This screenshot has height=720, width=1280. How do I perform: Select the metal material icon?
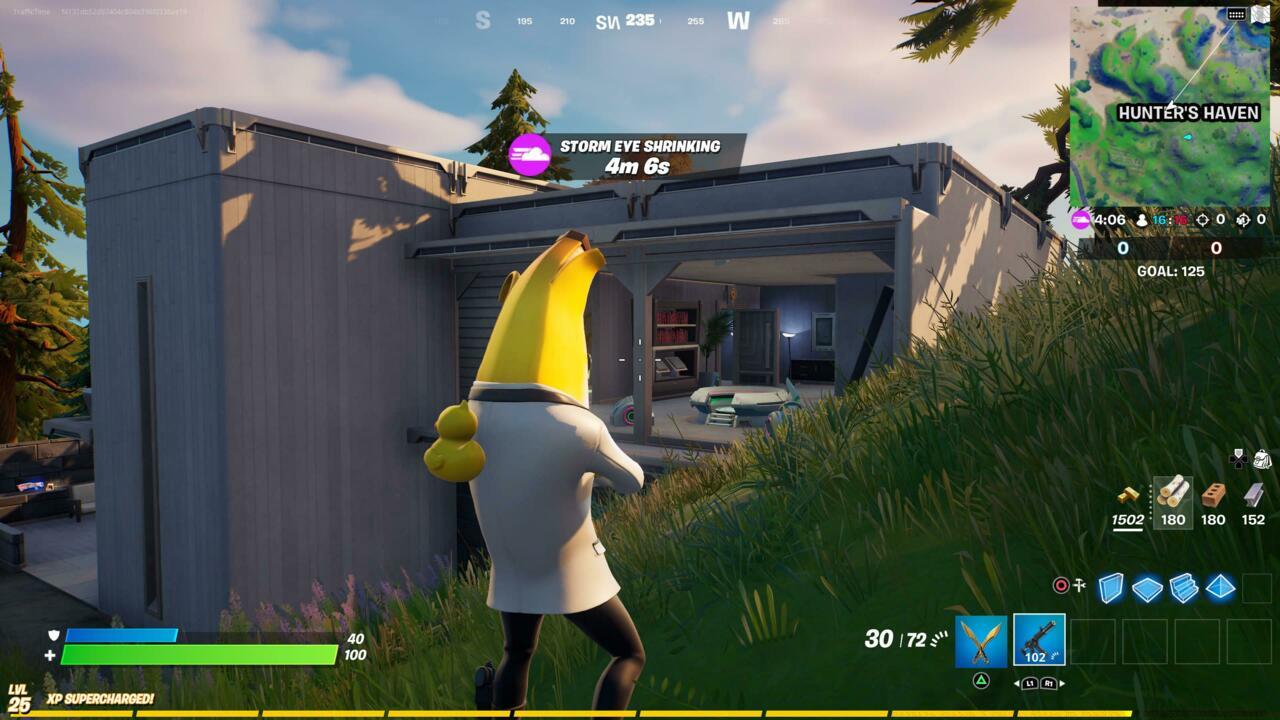(1254, 496)
